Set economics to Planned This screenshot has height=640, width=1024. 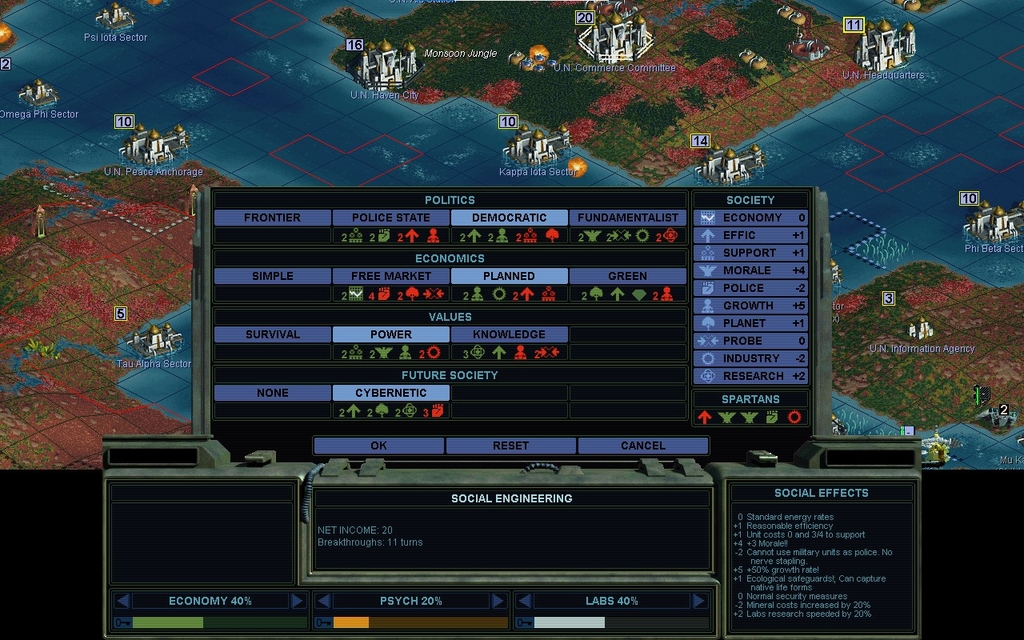click(509, 276)
